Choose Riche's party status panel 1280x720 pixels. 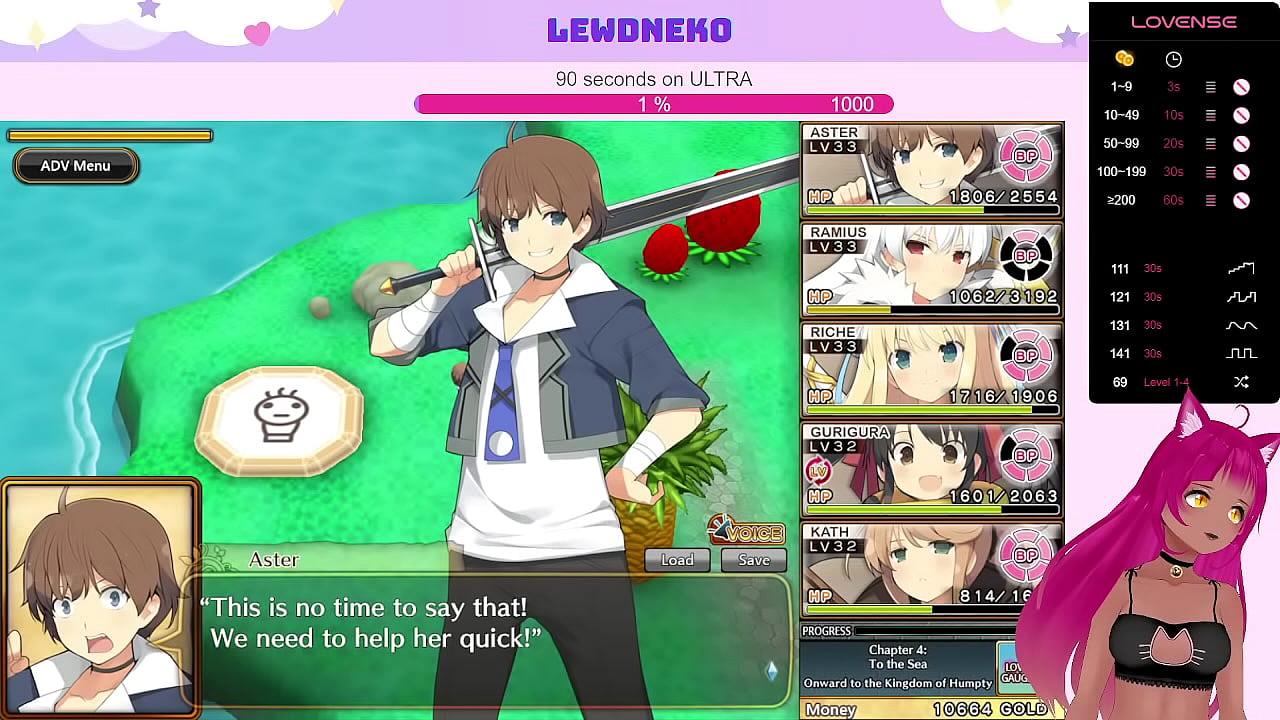pos(931,370)
